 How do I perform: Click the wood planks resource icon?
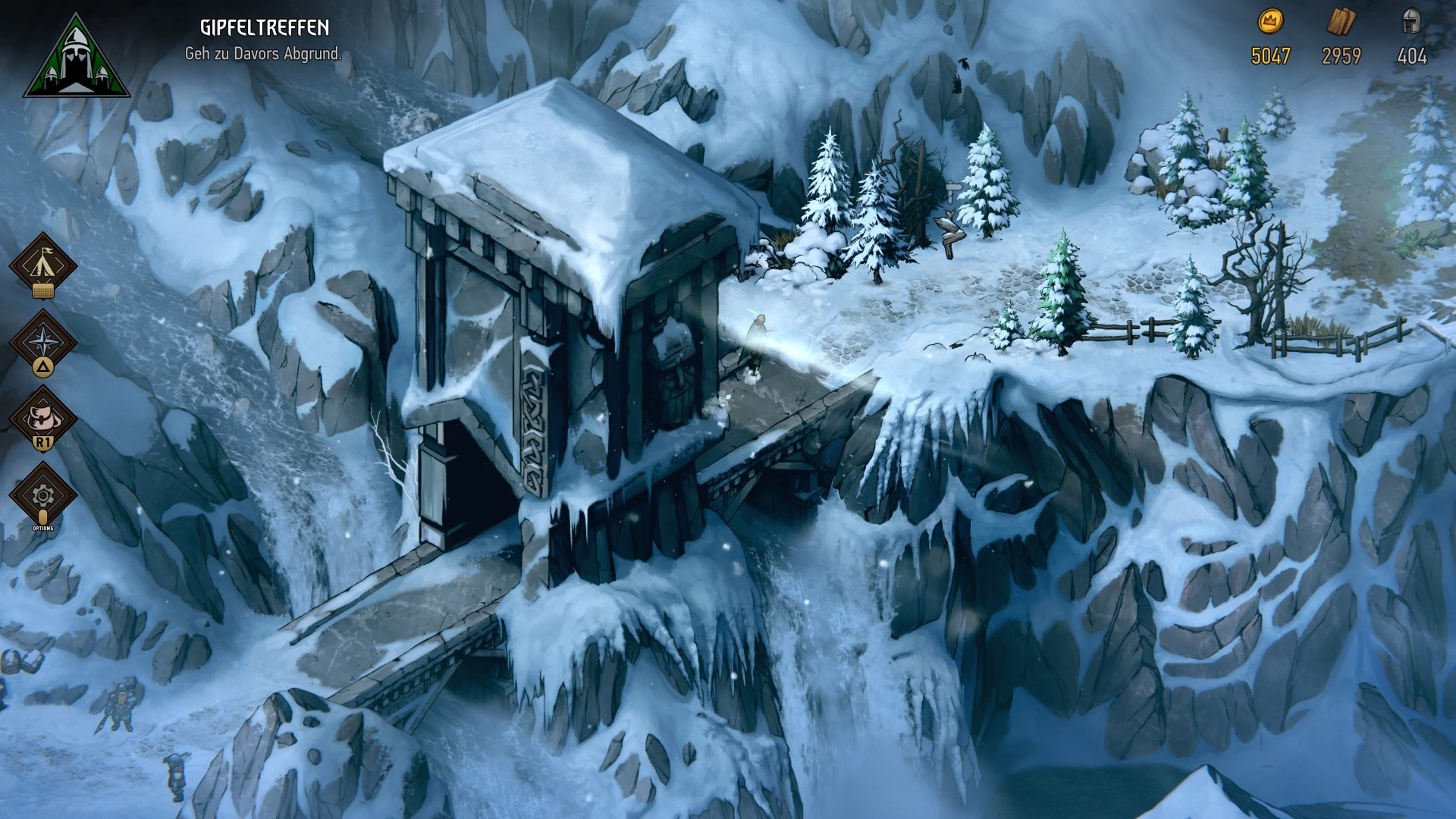(x=1341, y=21)
